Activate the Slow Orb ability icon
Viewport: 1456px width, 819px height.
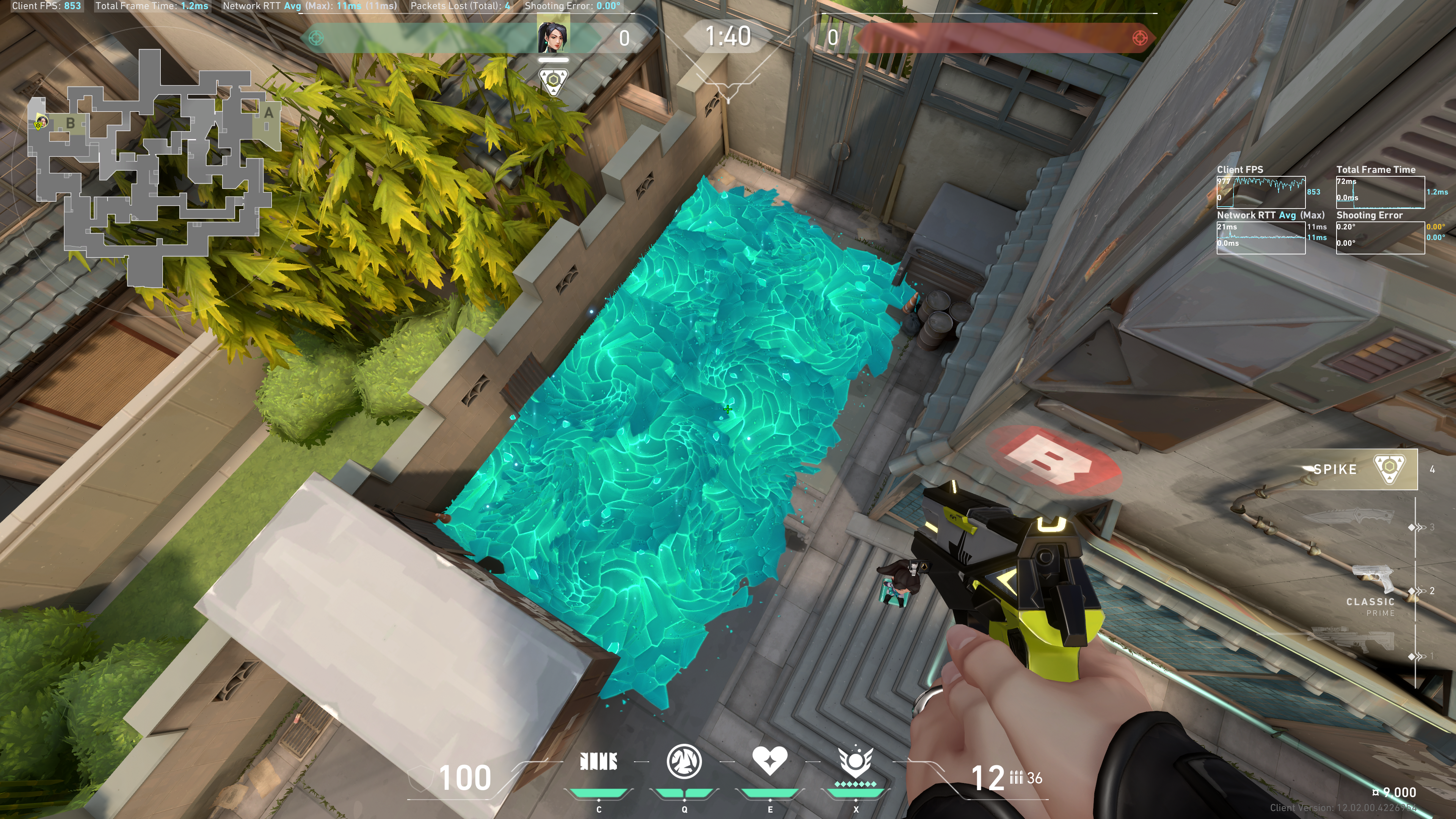[x=684, y=761]
